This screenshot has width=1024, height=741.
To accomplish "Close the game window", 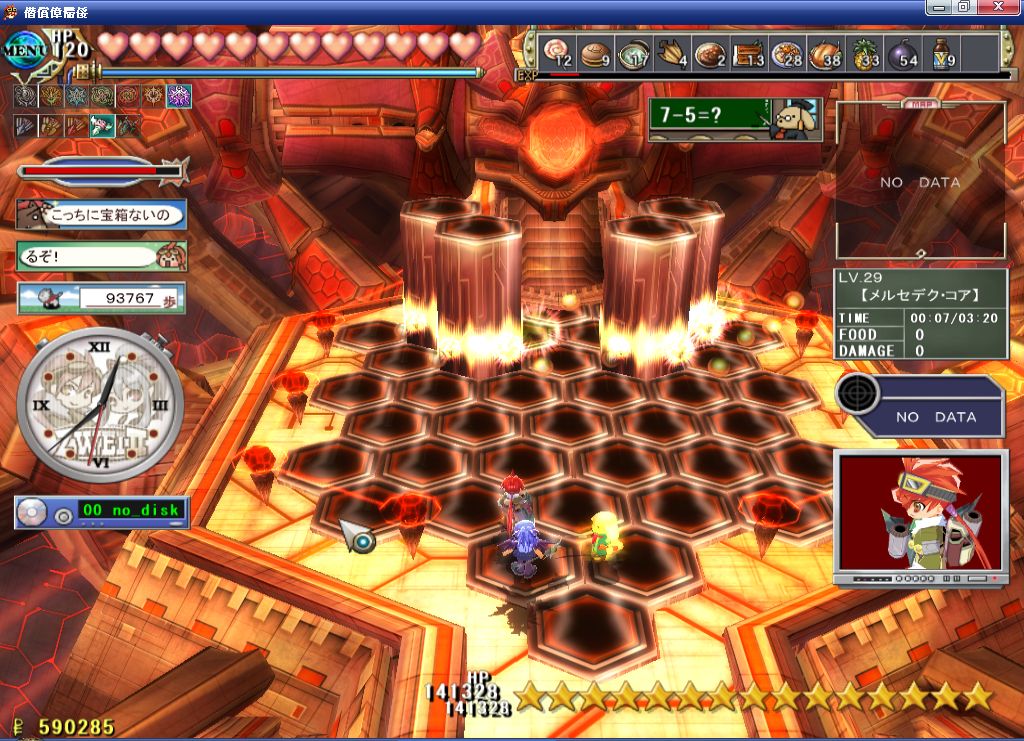I will [x=1008, y=6].
